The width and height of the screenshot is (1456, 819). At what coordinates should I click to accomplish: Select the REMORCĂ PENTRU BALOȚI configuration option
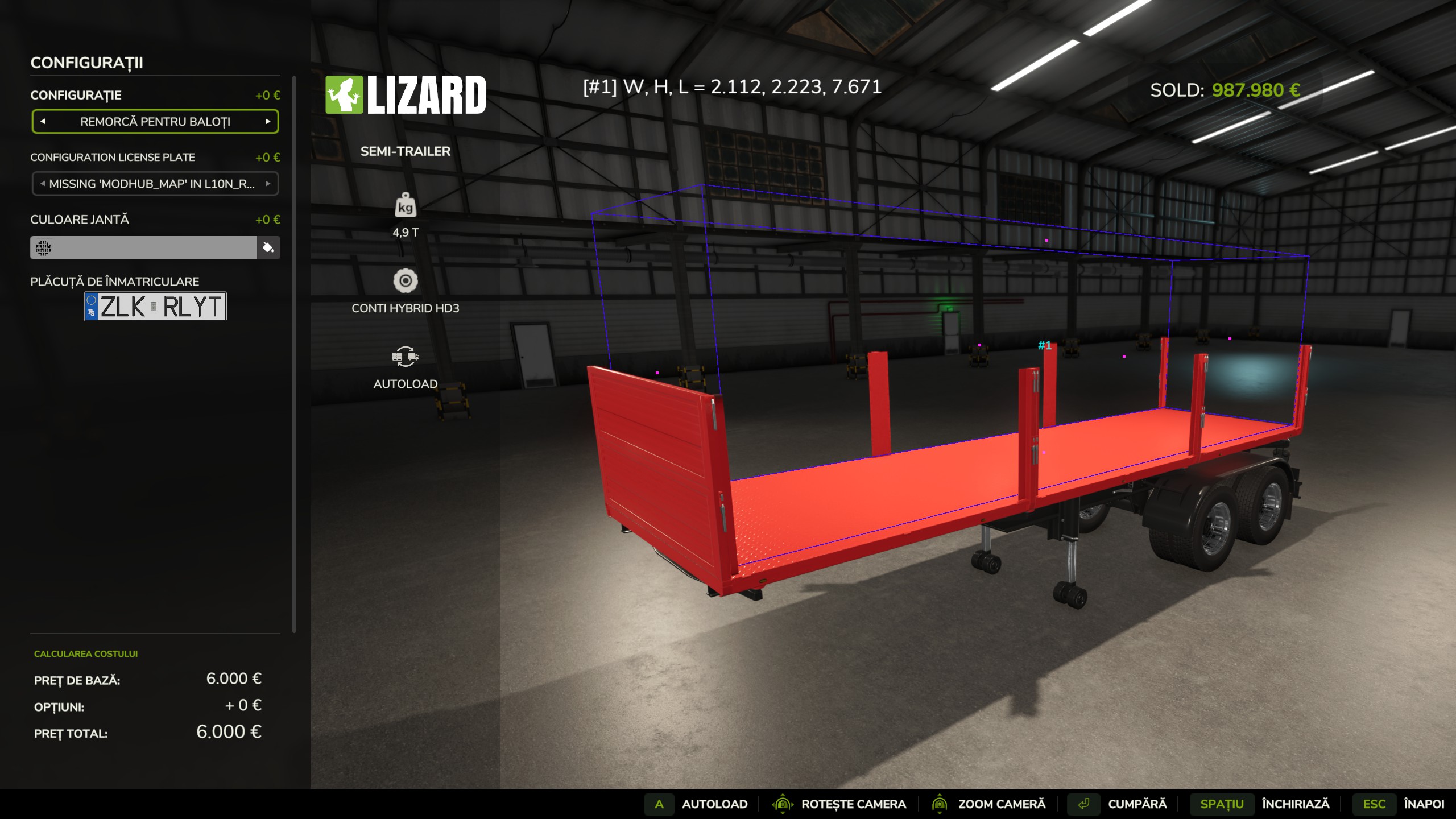click(x=155, y=121)
